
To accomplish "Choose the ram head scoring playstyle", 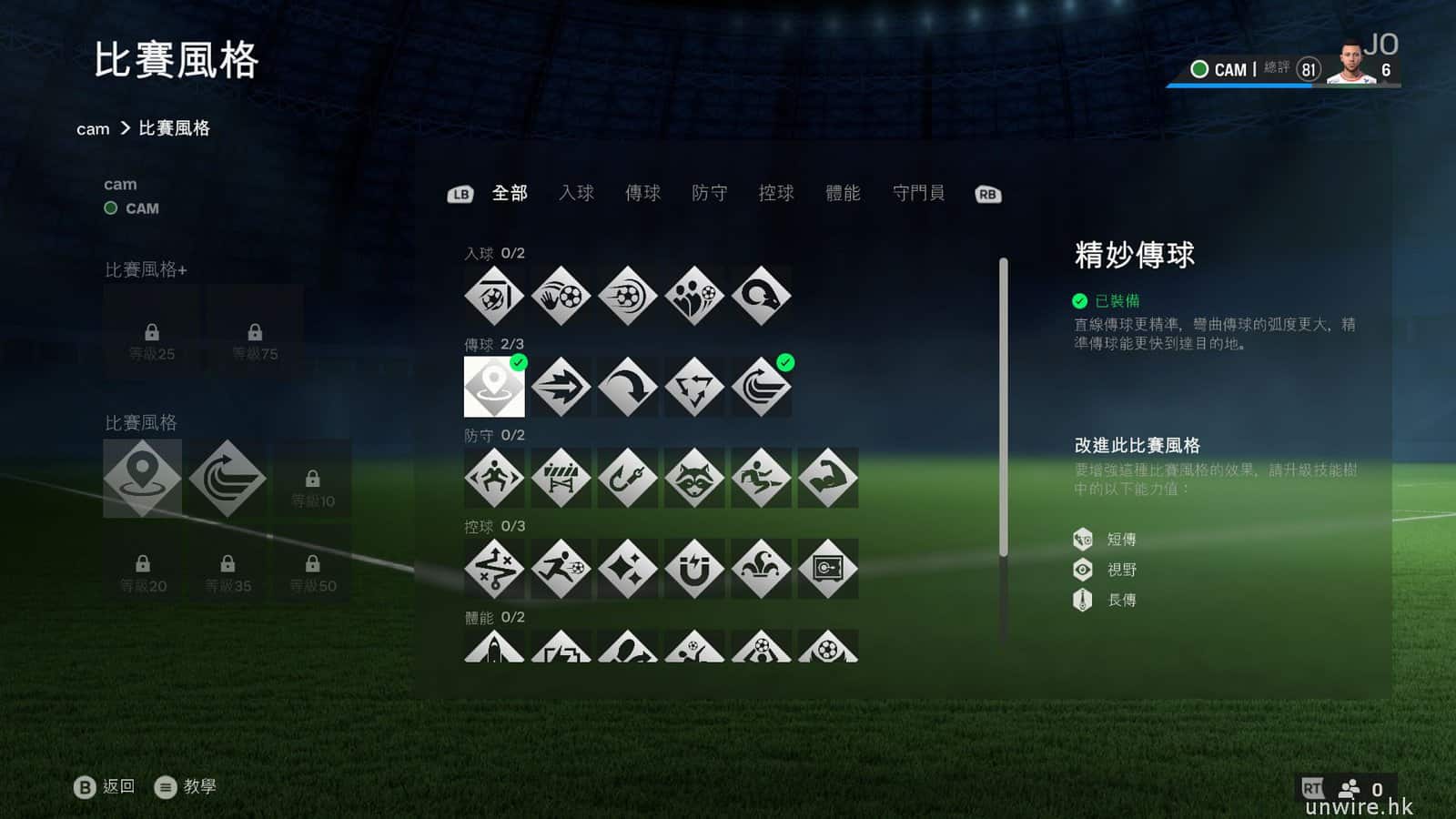I will point(761,296).
